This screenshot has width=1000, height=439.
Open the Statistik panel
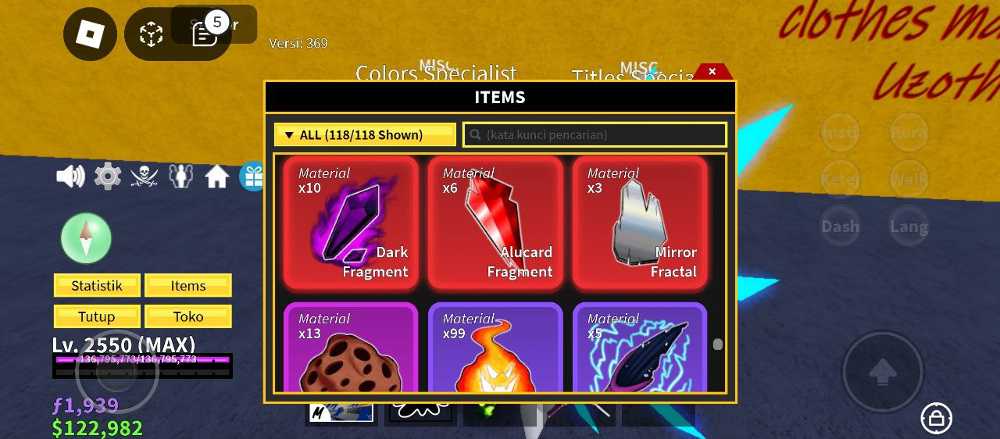(x=97, y=286)
